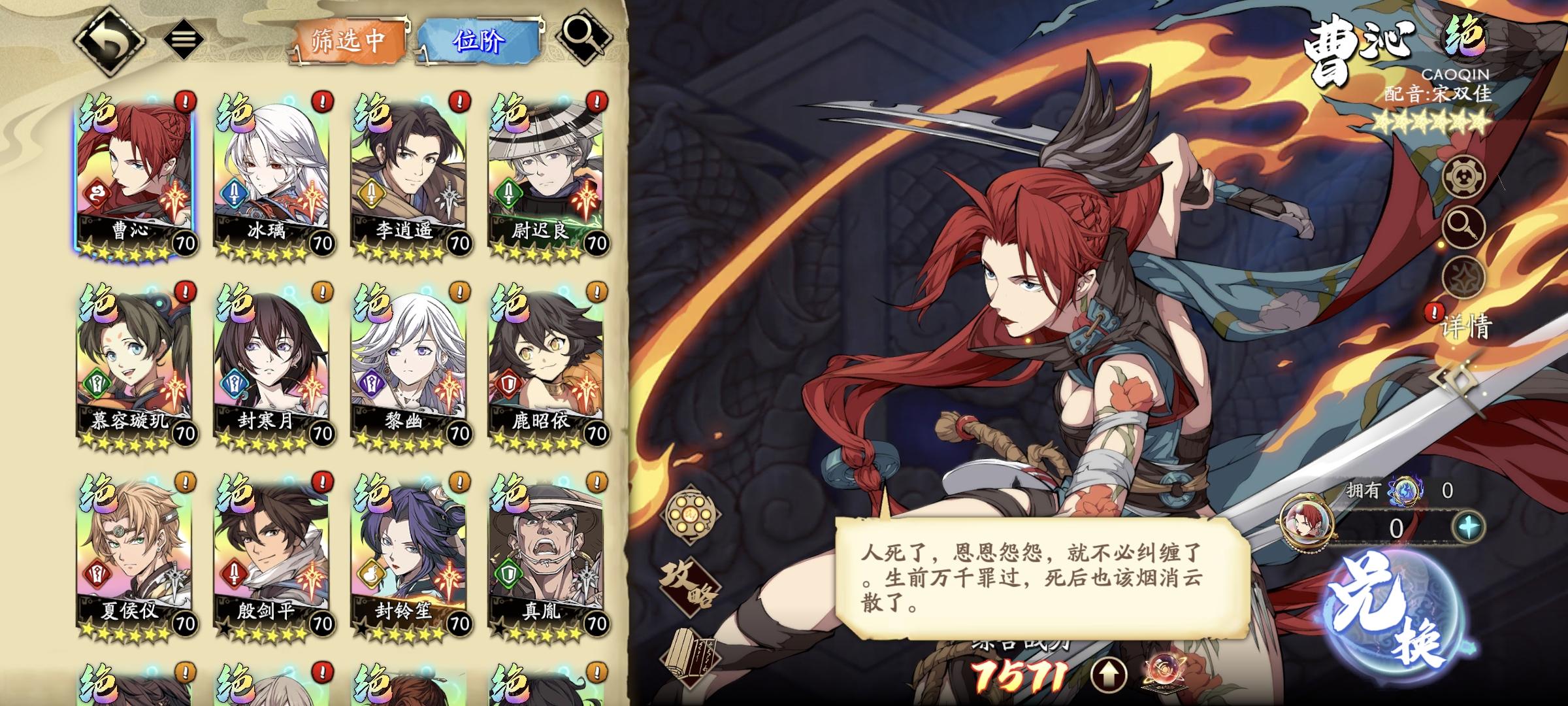Tap the back arrow in the top-left corner
This screenshot has height=706, width=1568.
coord(110,38)
